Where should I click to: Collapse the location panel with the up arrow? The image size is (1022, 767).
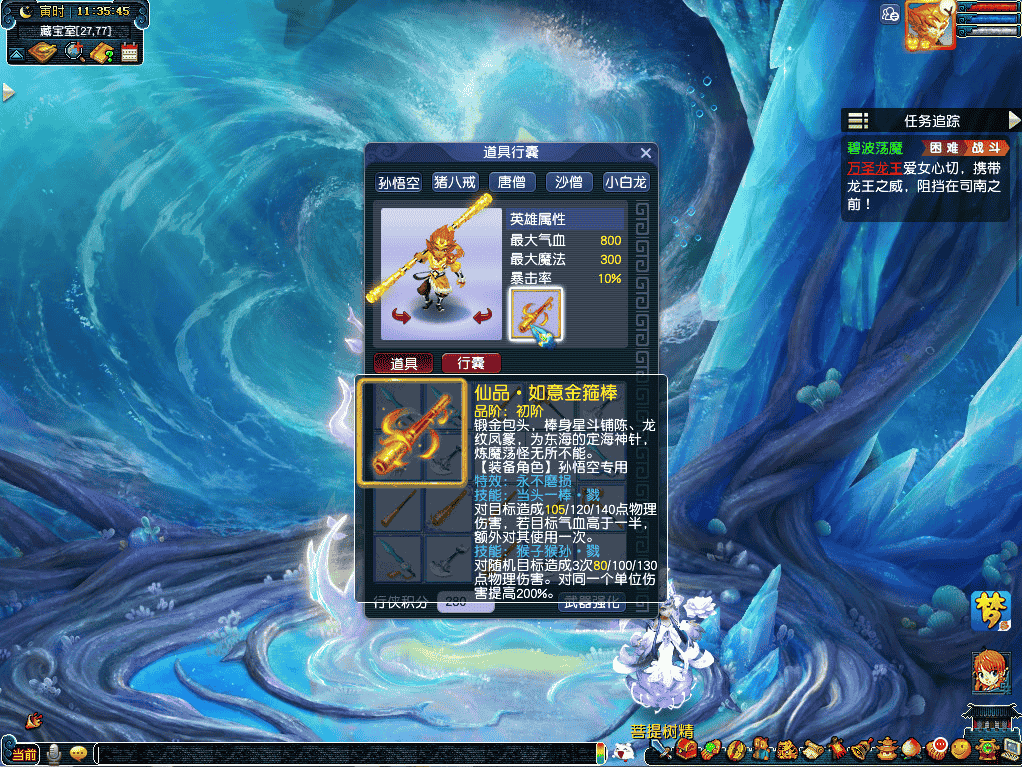[x=16, y=52]
